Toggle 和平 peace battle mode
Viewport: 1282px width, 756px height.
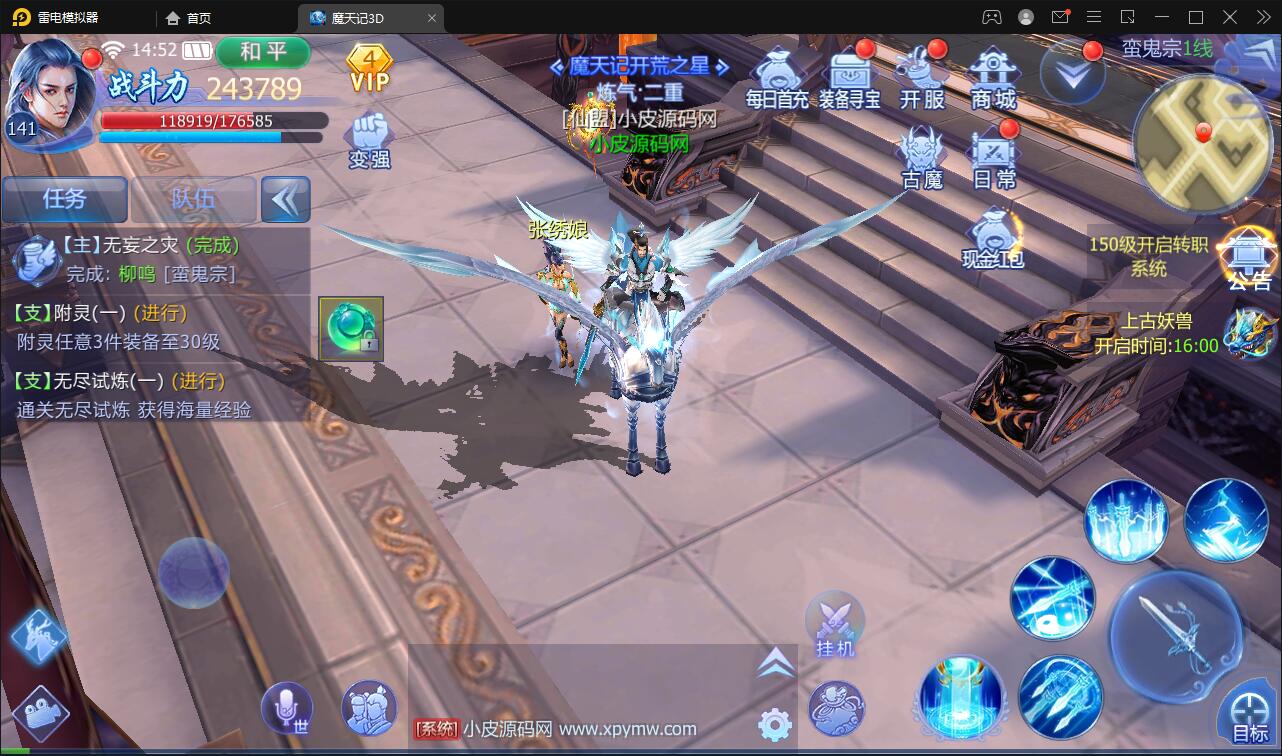pos(263,53)
